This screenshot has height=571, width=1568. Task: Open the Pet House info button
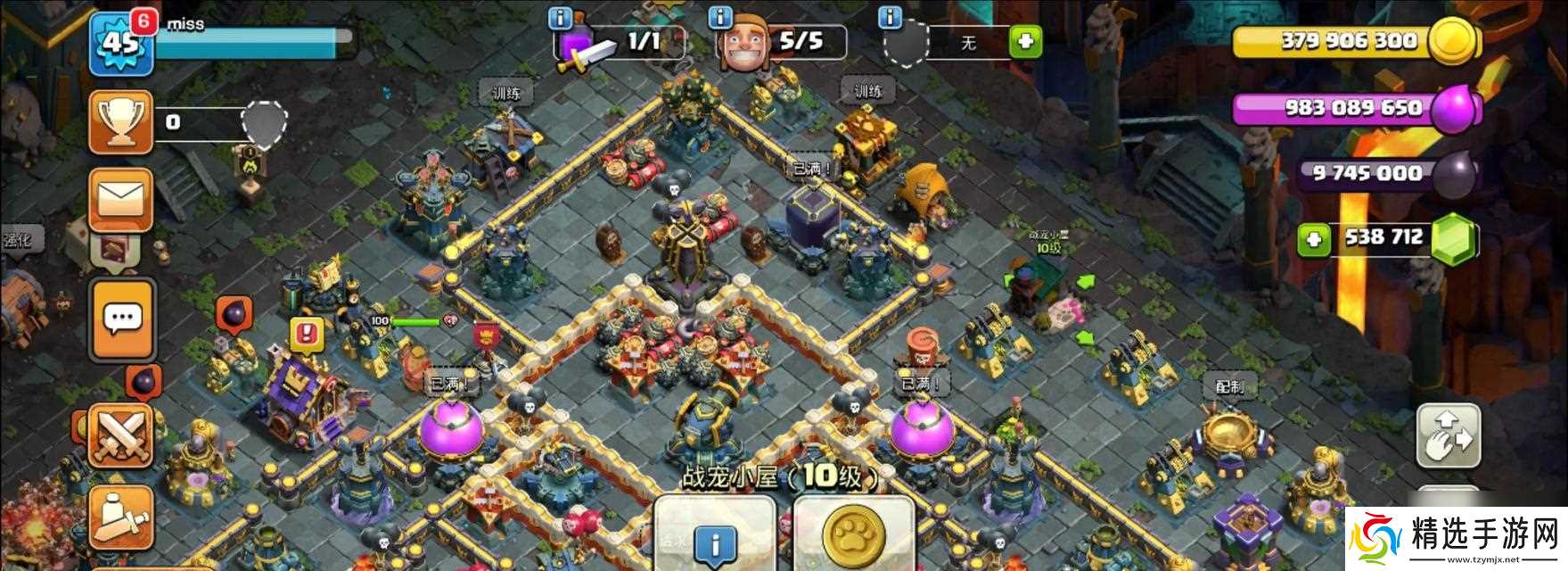pos(715,538)
